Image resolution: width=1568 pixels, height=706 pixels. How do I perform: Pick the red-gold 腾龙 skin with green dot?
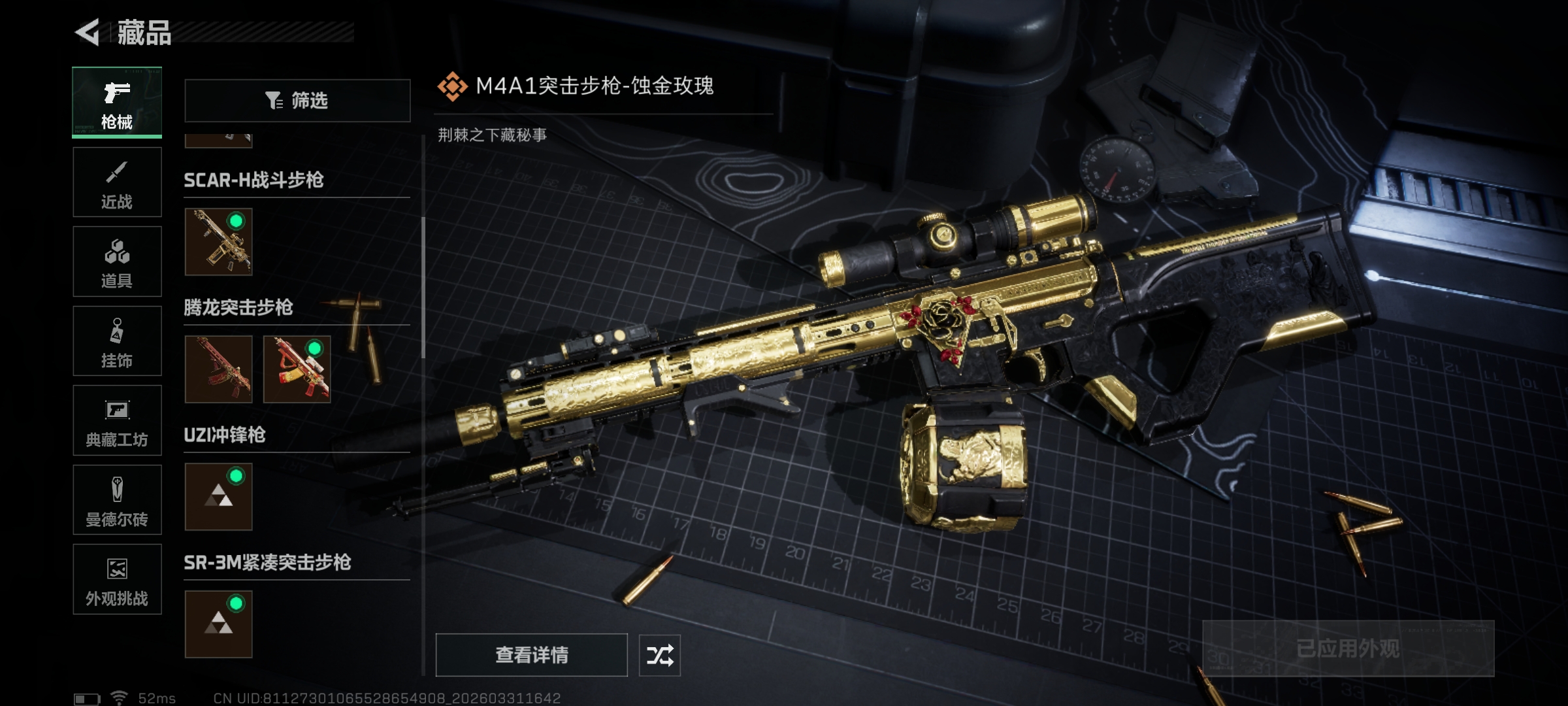pos(297,369)
